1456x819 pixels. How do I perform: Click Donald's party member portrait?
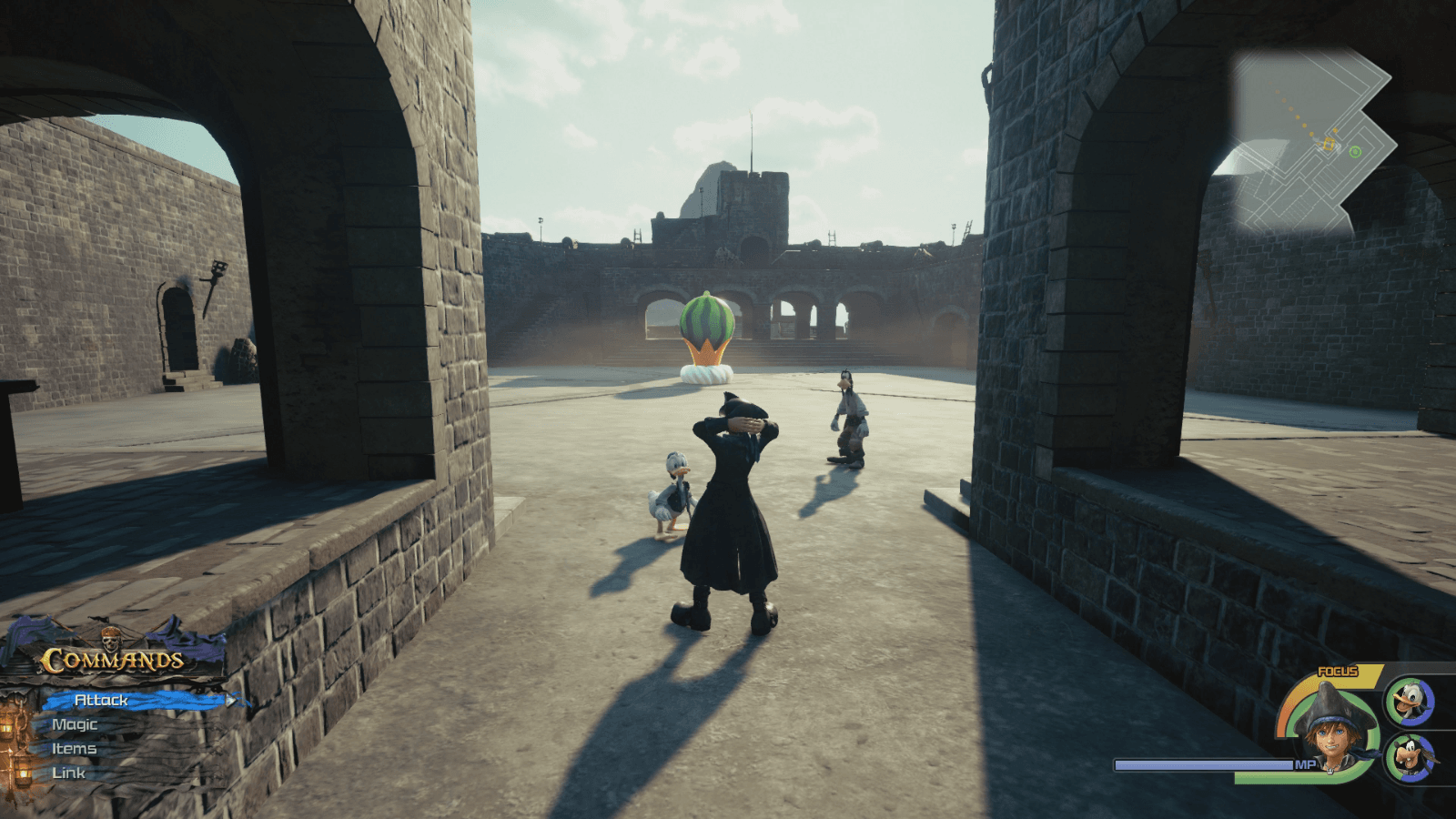point(1408,703)
